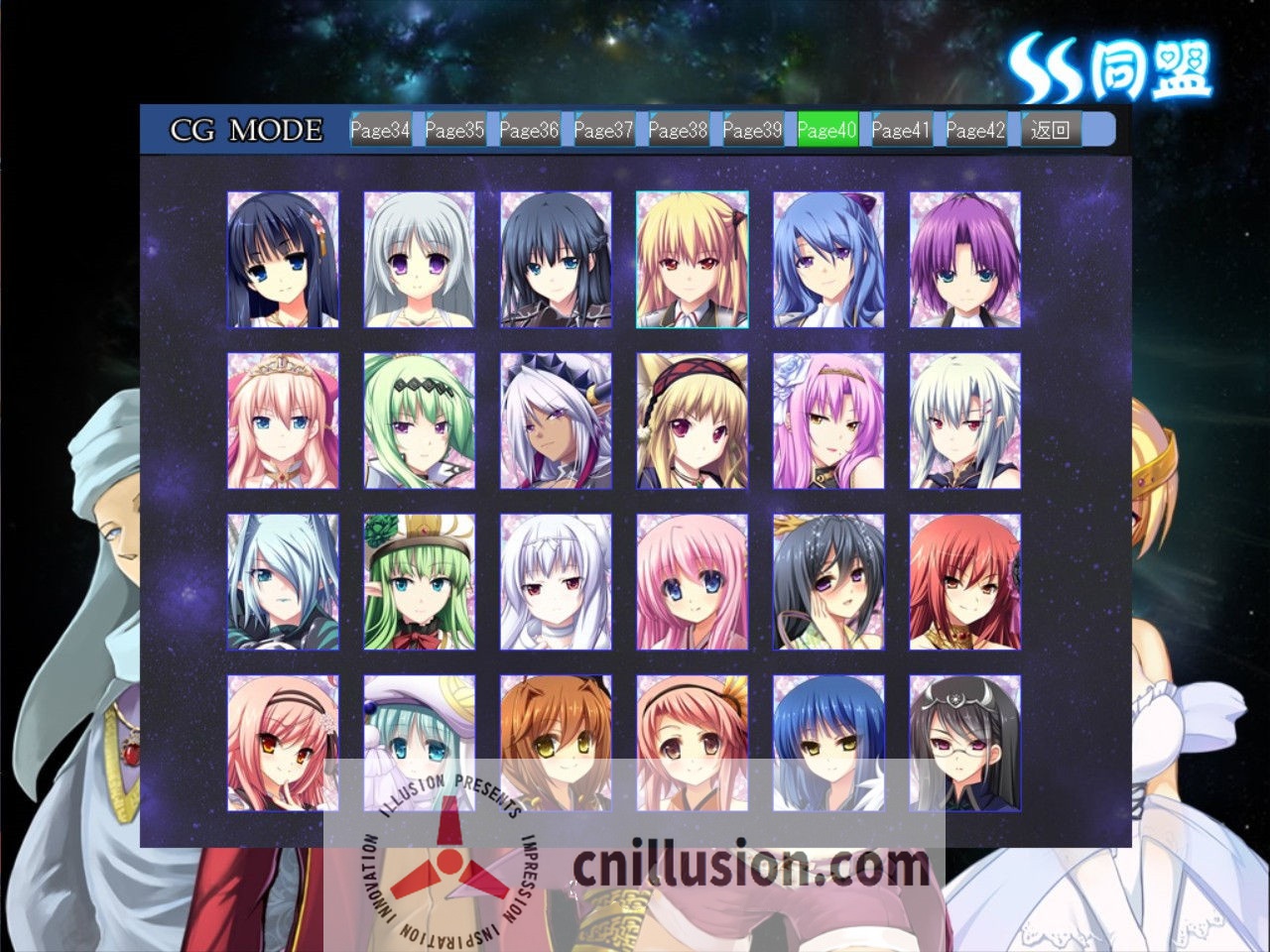The width and height of the screenshot is (1270, 952).
Task: Open the Page35 tab
Action: (454, 130)
